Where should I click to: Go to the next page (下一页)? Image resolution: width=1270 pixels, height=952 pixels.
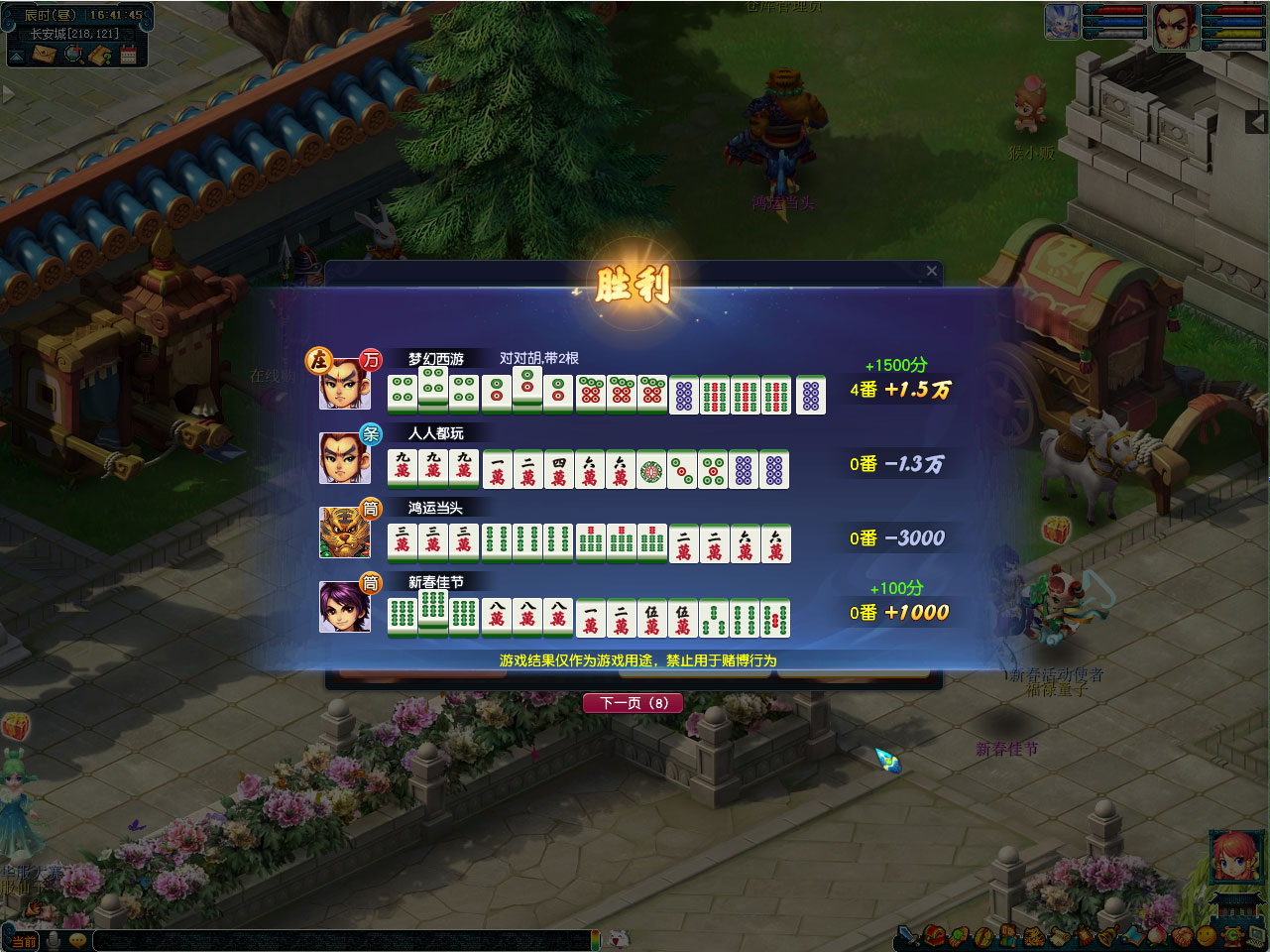click(634, 703)
